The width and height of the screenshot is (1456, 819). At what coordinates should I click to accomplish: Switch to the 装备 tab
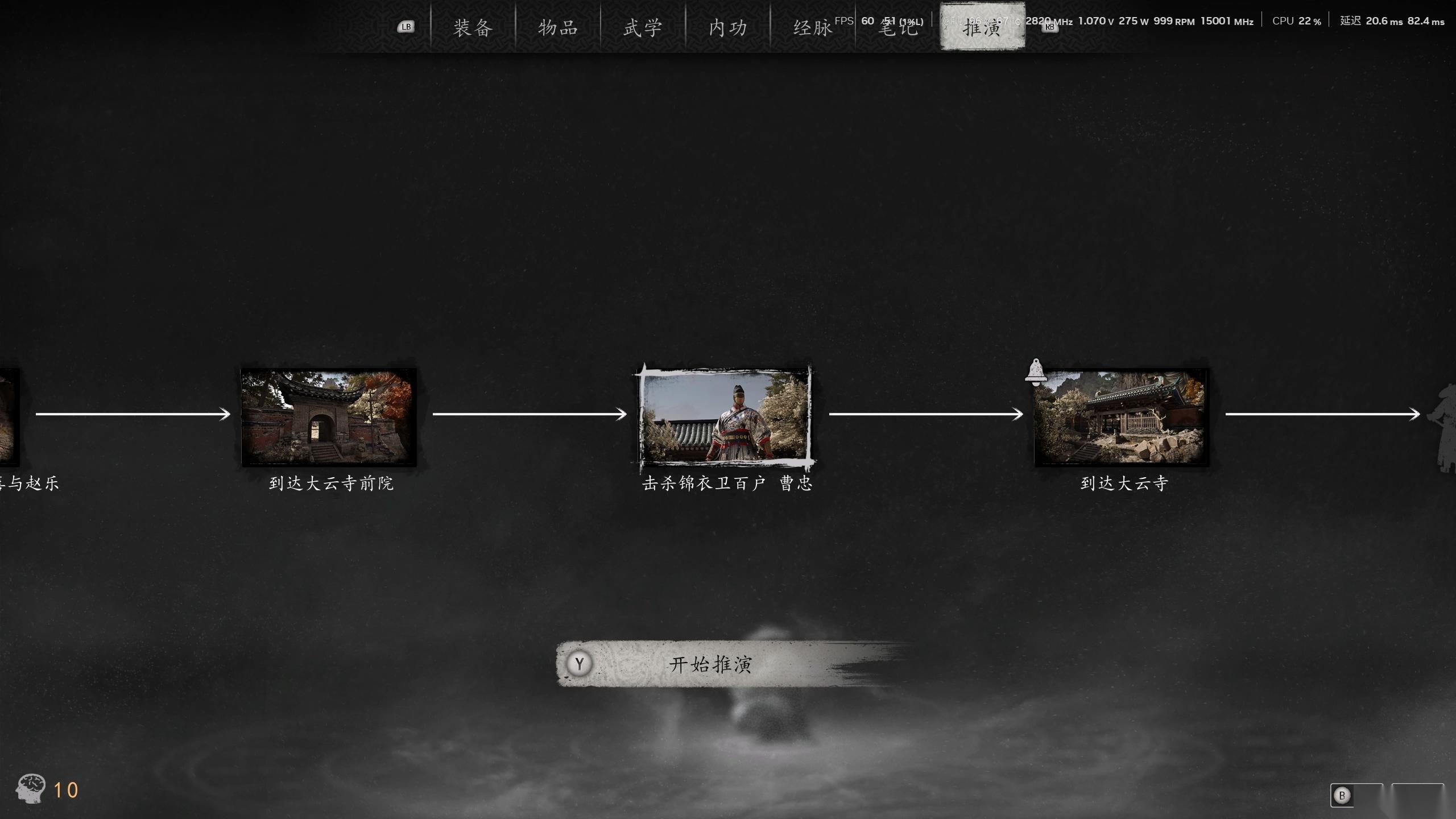tap(473, 27)
